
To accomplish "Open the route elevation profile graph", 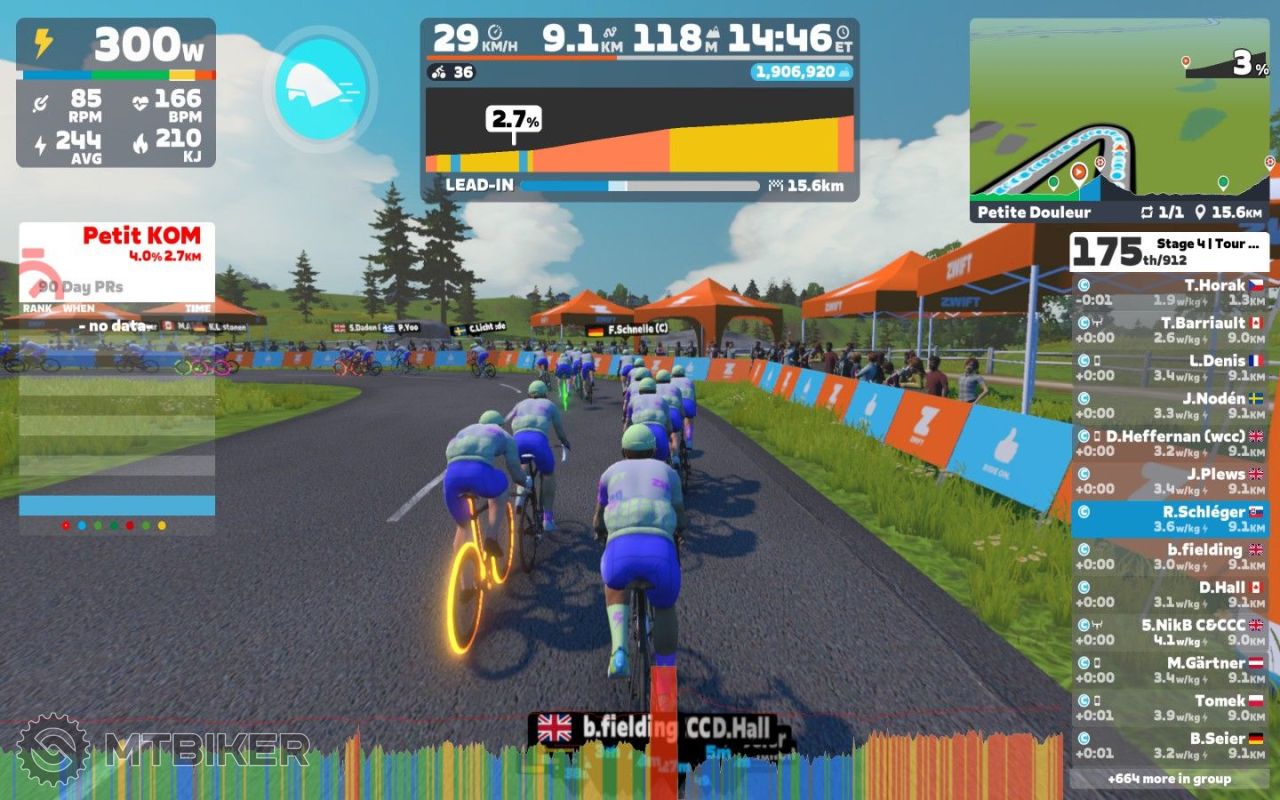I will (x=639, y=130).
